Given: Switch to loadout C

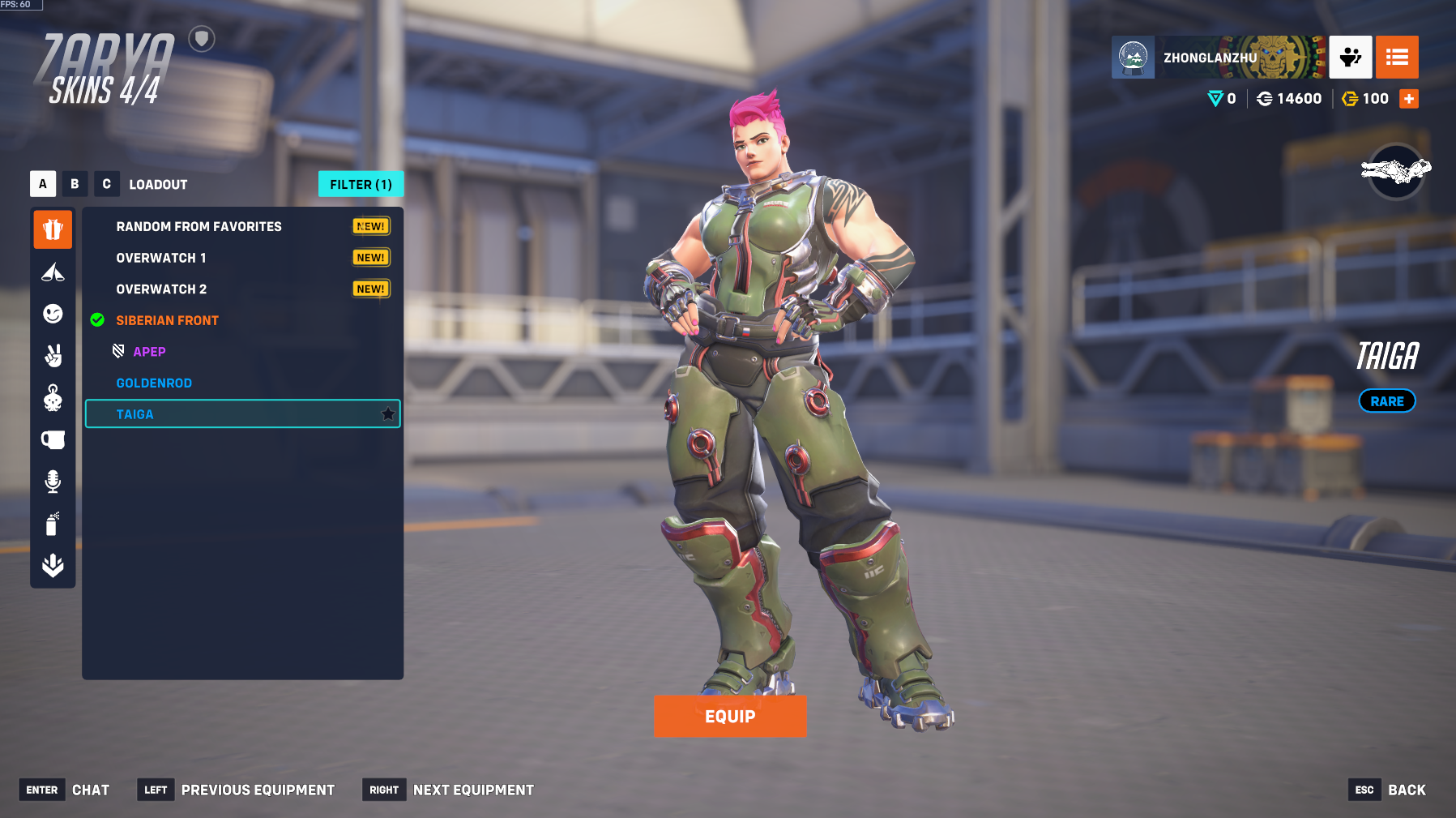Looking at the screenshot, I should click(x=106, y=184).
